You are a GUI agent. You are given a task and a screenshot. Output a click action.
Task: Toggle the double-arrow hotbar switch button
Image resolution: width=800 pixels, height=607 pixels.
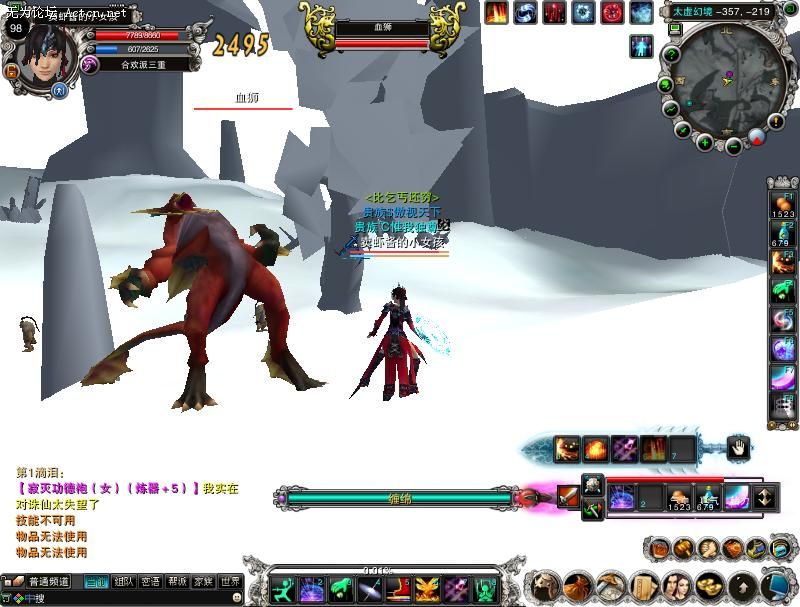pyautogui.click(x=765, y=496)
